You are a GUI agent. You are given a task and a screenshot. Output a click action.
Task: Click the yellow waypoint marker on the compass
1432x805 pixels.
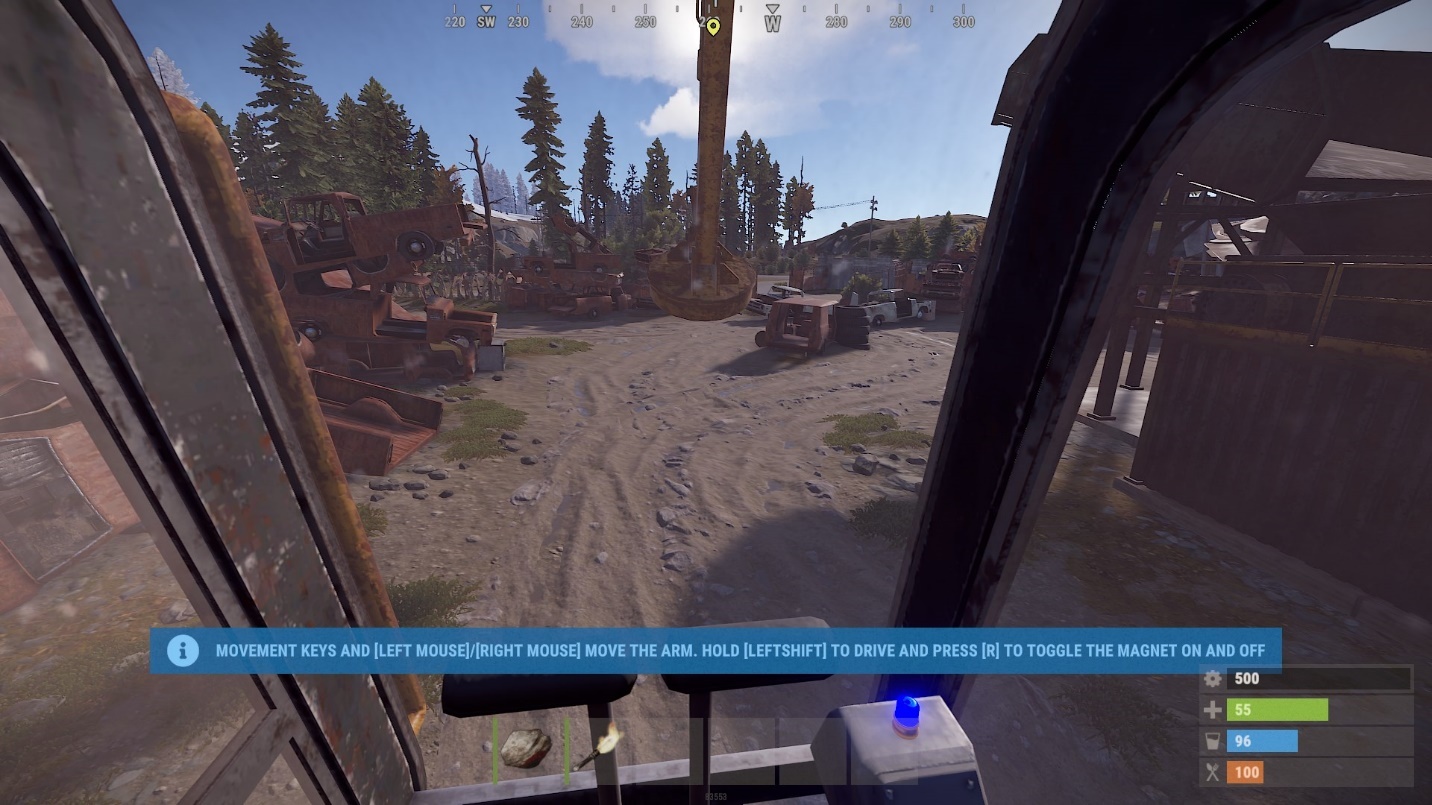[x=712, y=27]
